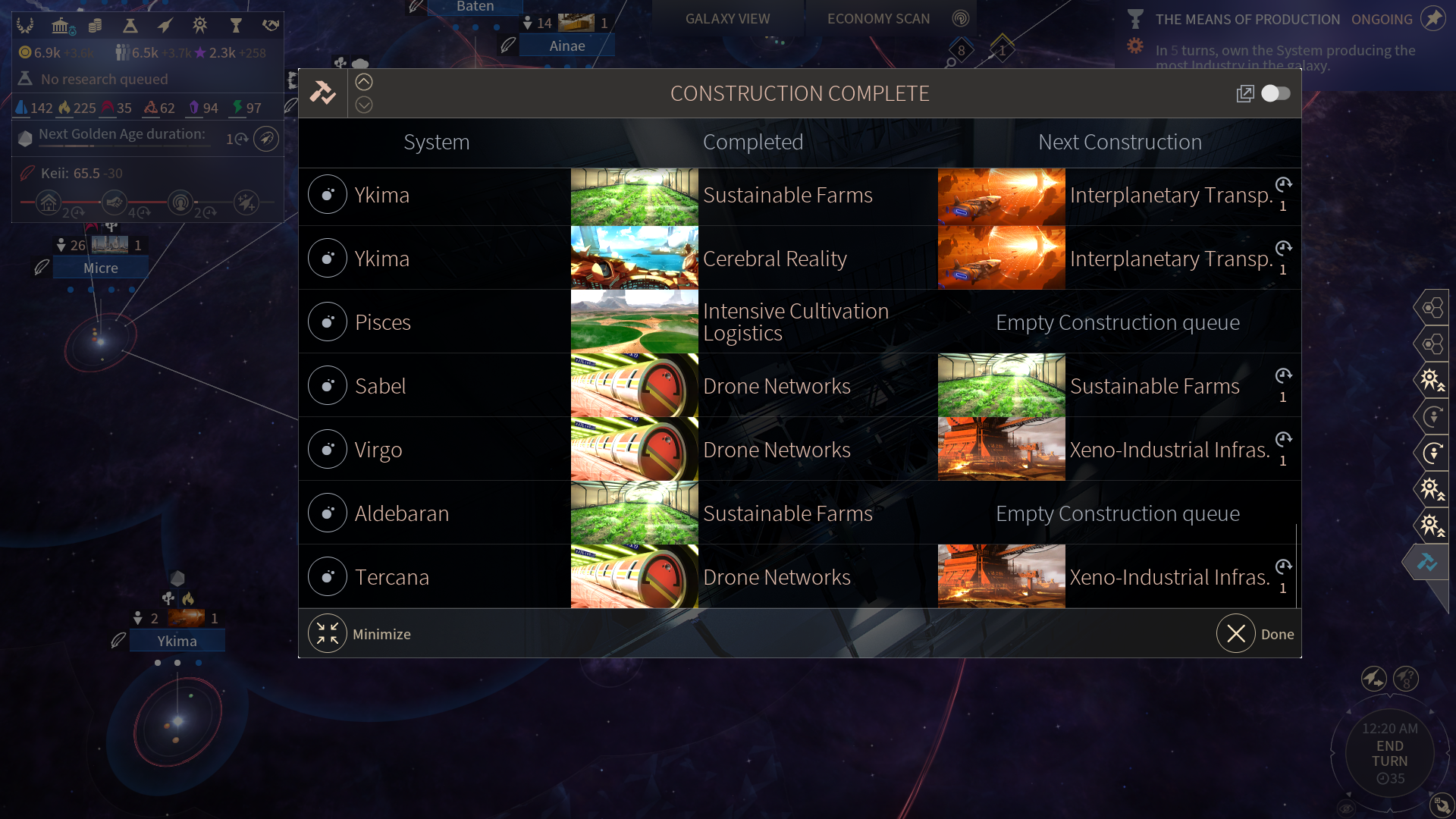1456x819 pixels.
Task: Select the Micre system label
Action: tap(101, 268)
